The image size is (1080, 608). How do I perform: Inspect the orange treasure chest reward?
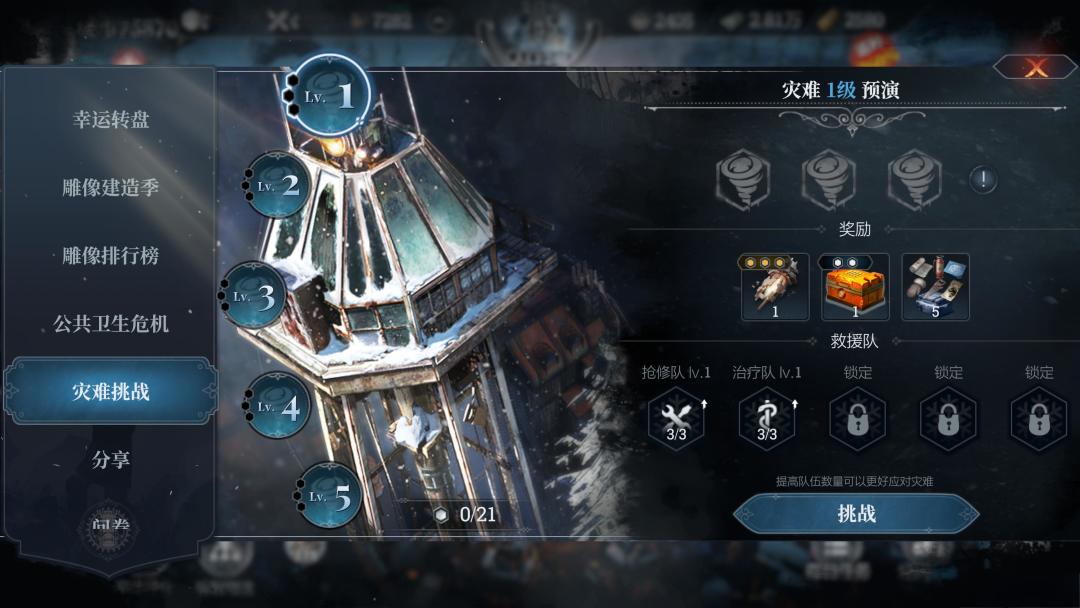click(x=855, y=287)
